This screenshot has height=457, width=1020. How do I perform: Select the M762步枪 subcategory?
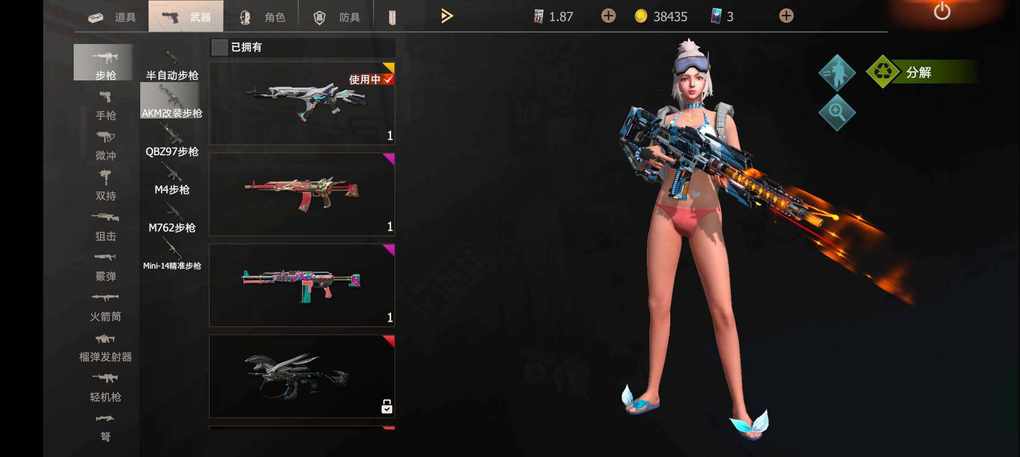click(172, 218)
